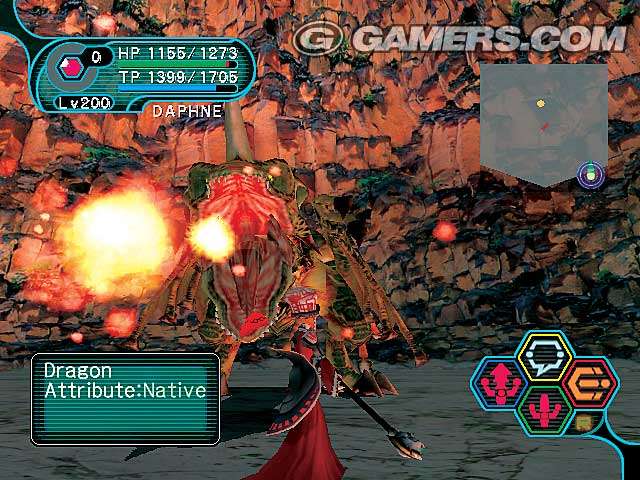Click the pink hexagon section ID badge

[71, 67]
